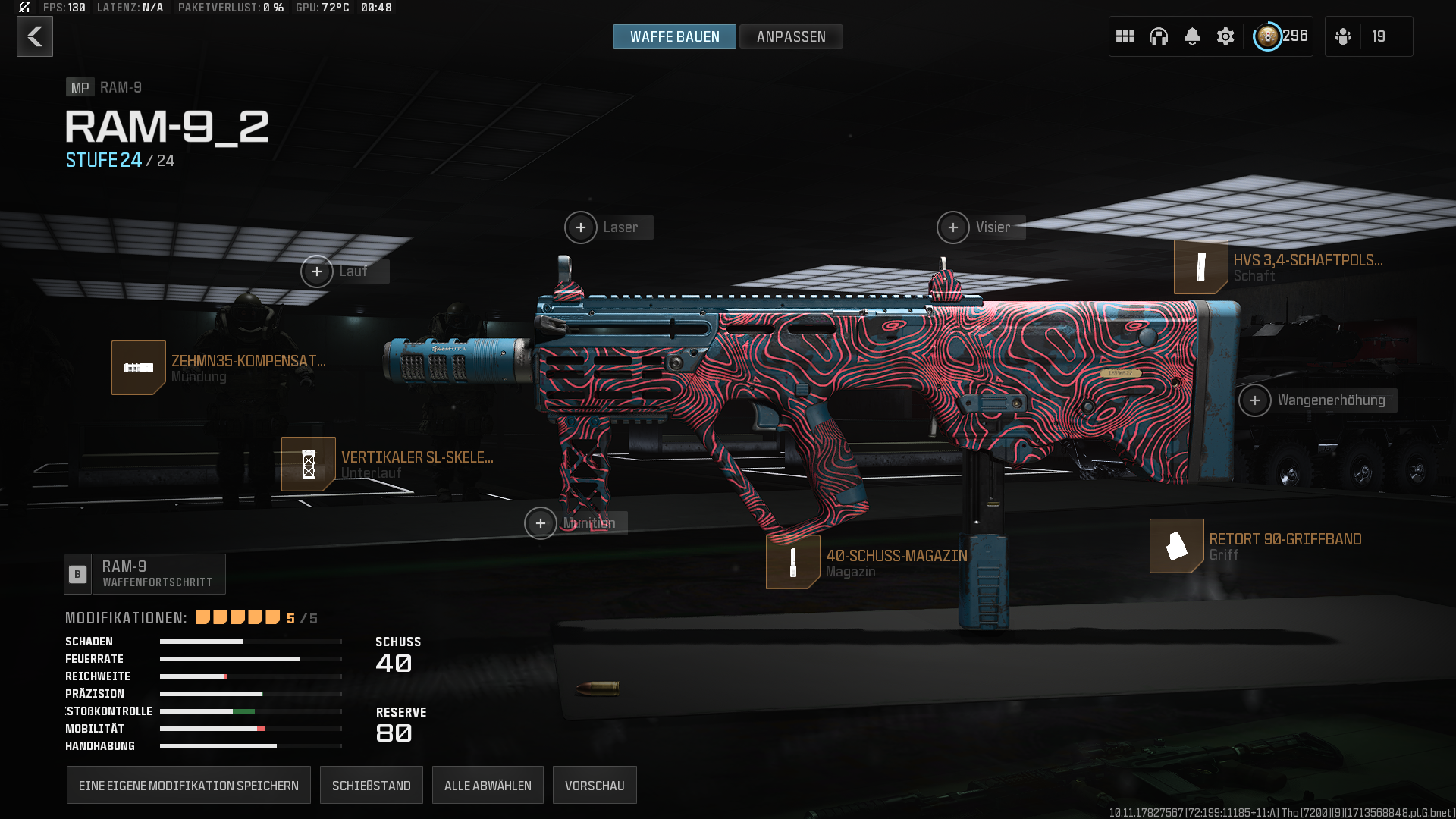Add a Visier attachment
The image size is (1456, 819).
click(953, 227)
